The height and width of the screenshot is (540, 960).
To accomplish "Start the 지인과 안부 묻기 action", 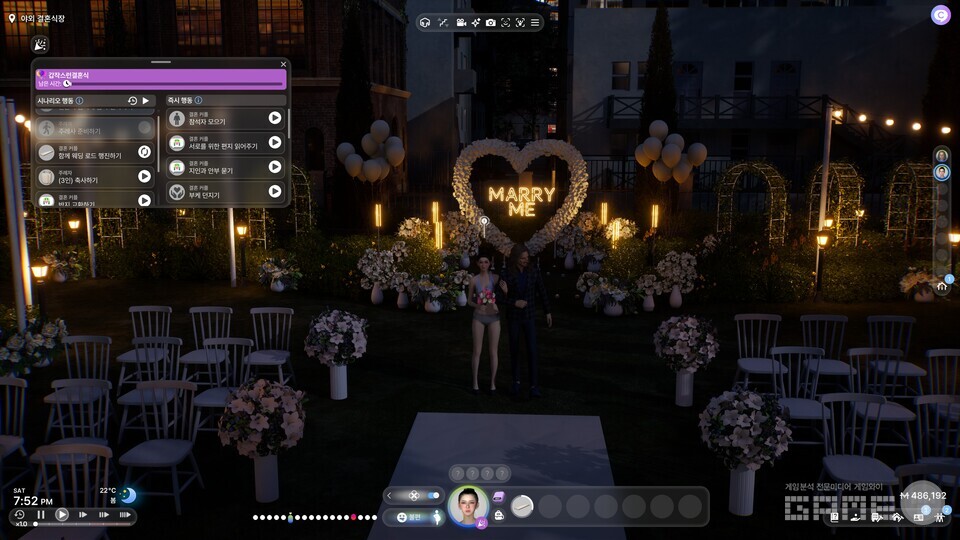I will 275,166.
